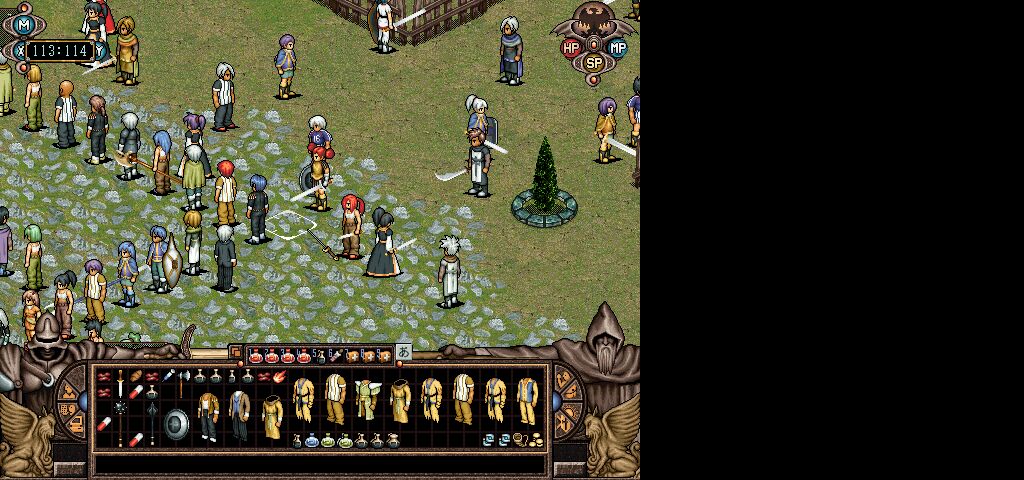Toggle the blue MP orb

617,47
